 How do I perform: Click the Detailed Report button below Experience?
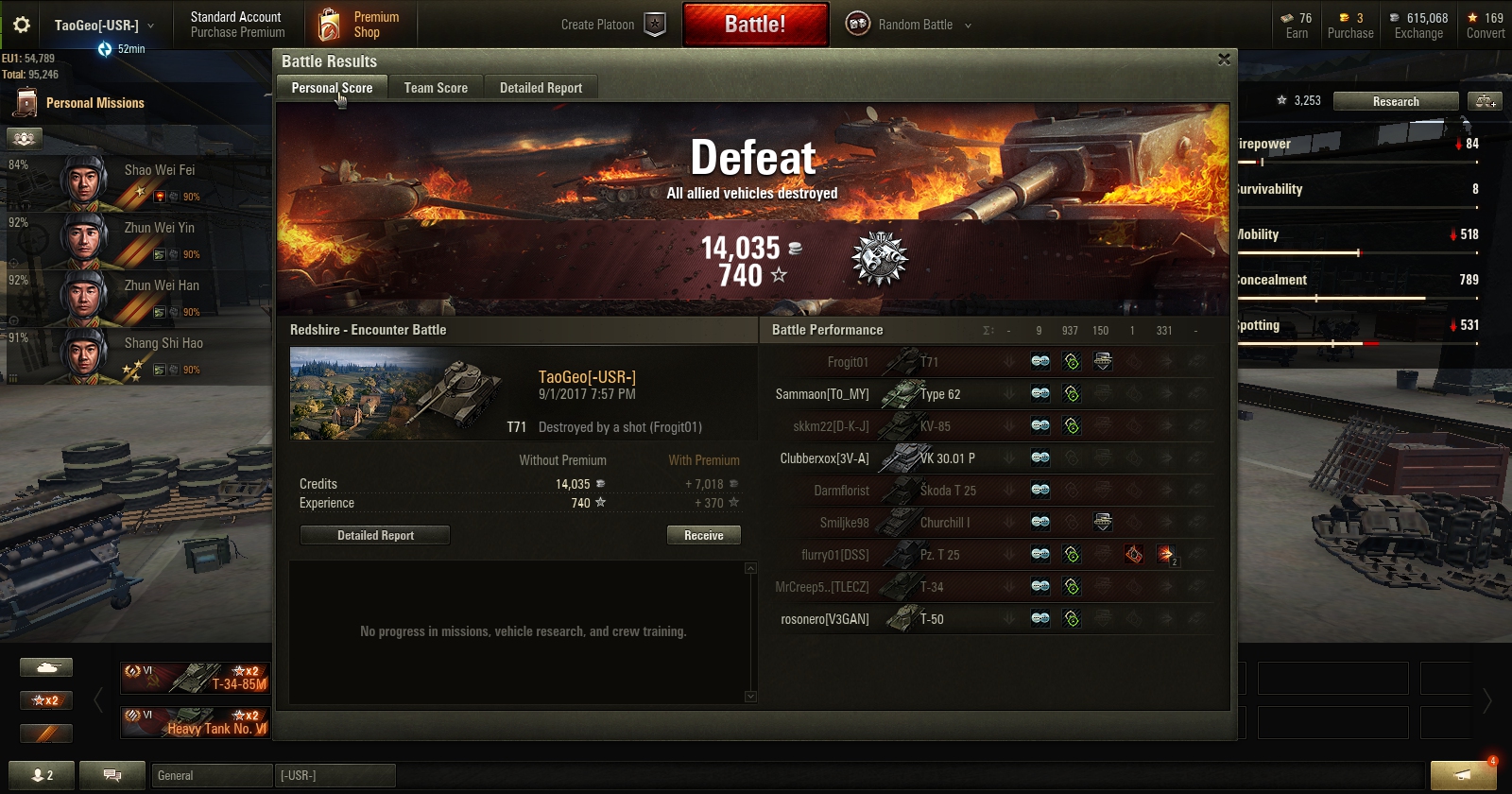[x=375, y=535]
